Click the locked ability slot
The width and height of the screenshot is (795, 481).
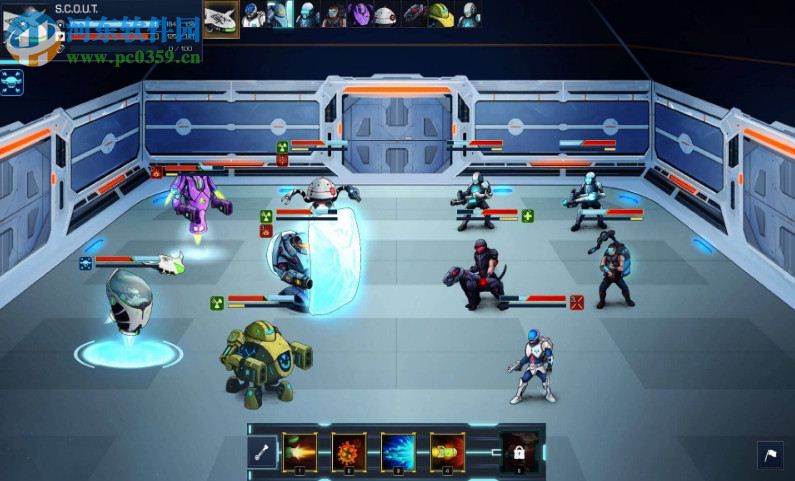point(518,451)
